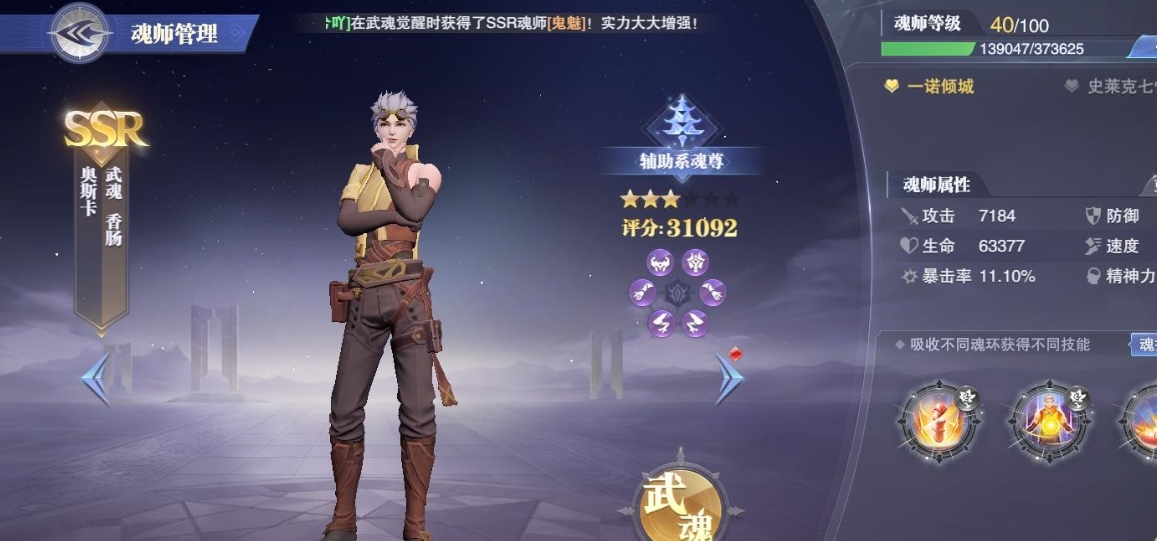This screenshot has width=1157, height=541.
Task: Open the golden 武魂 button
Action: coord(683,505)
